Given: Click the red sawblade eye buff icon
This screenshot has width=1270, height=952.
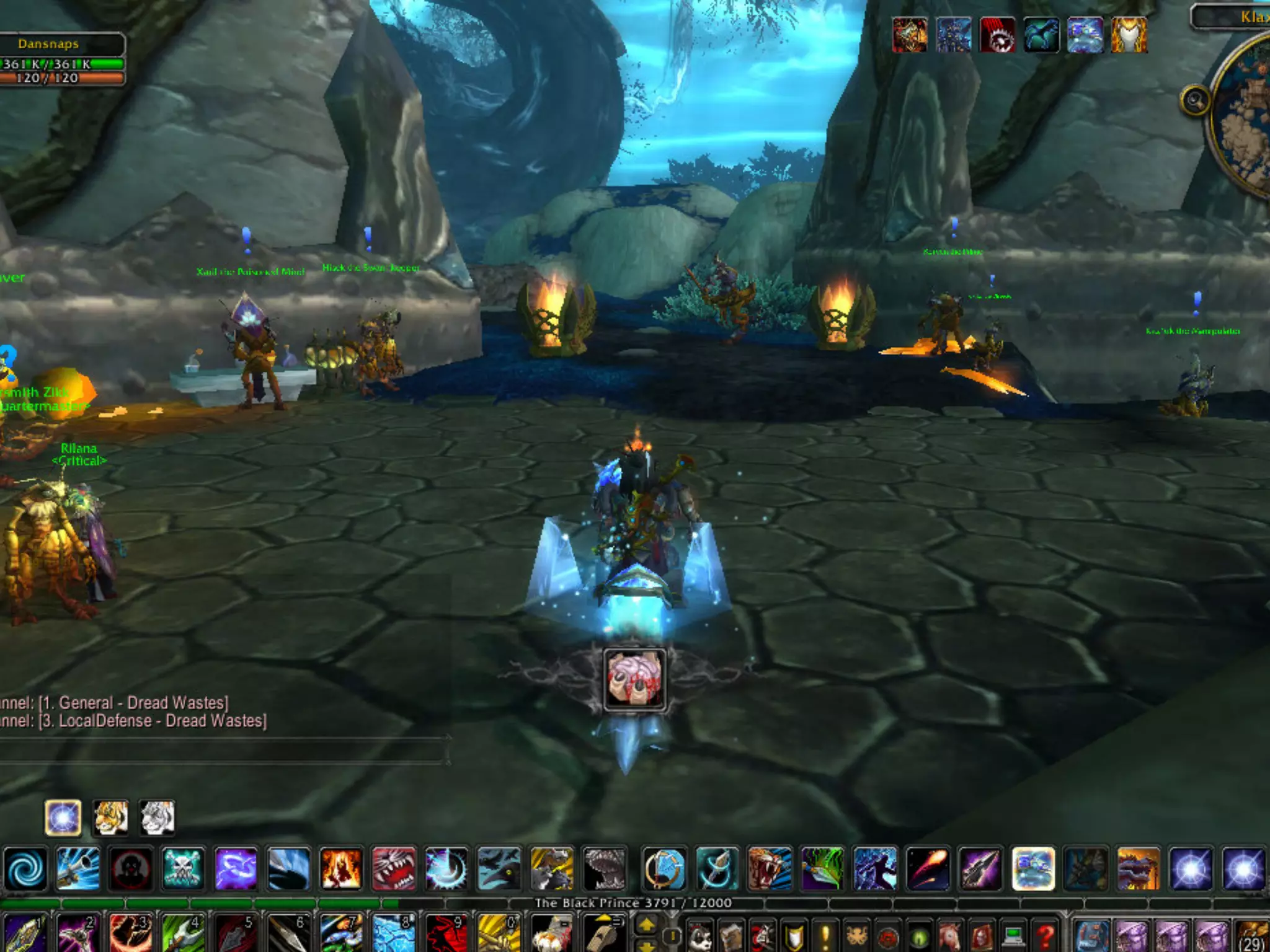Looking at the screenshot, I should point(997,35).
